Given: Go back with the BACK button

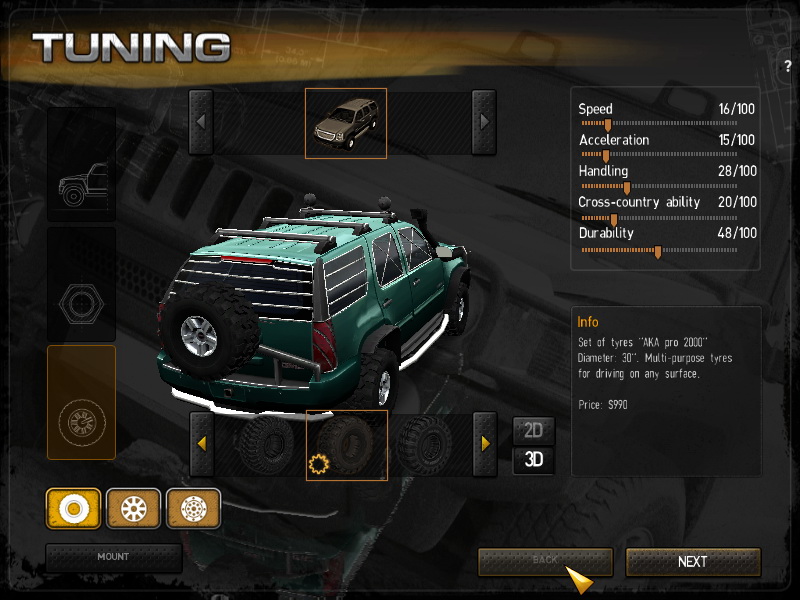Looking at the screenshot, I should point(544,561).
